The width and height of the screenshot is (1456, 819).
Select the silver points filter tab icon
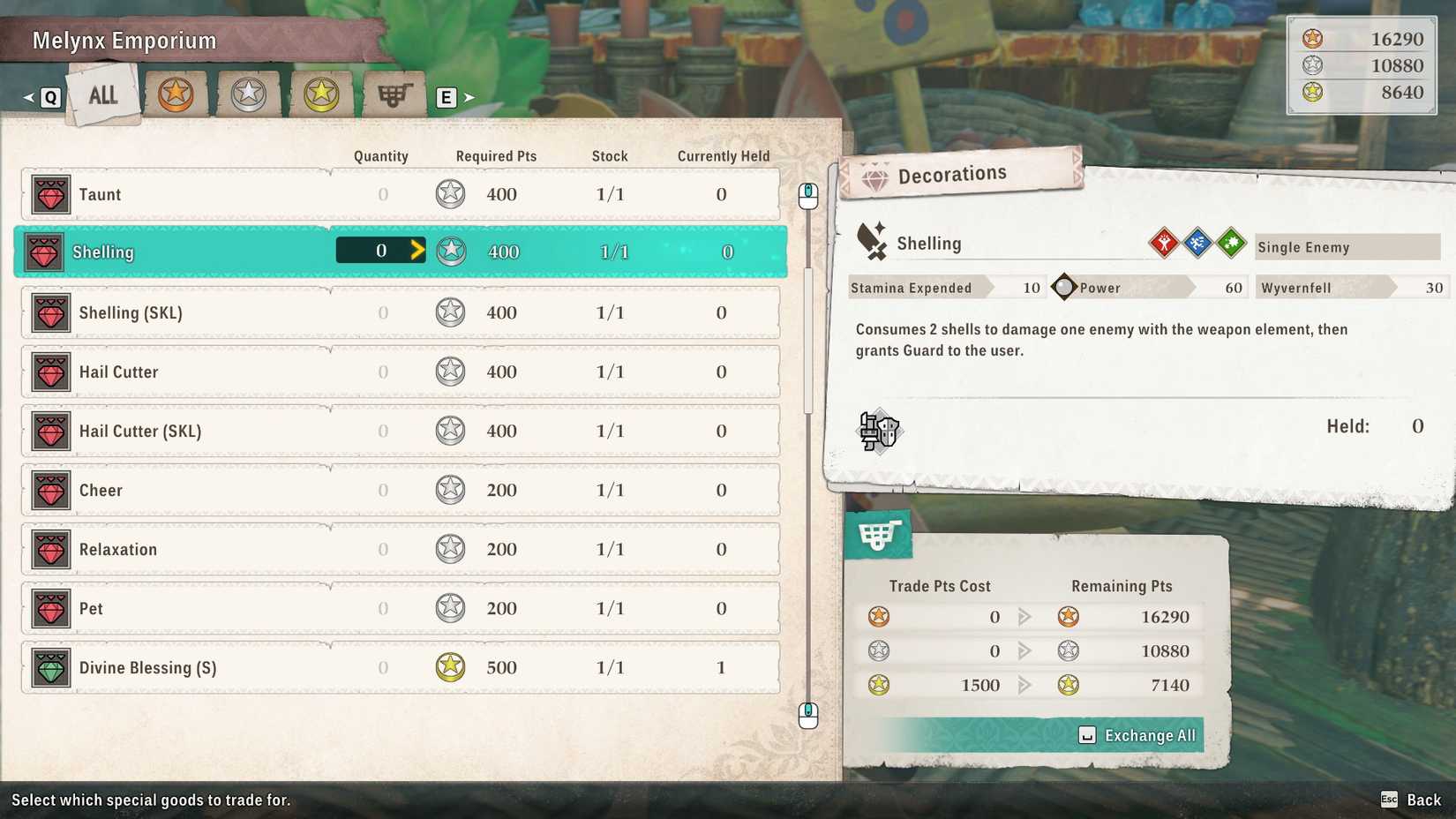pos(248,93)
